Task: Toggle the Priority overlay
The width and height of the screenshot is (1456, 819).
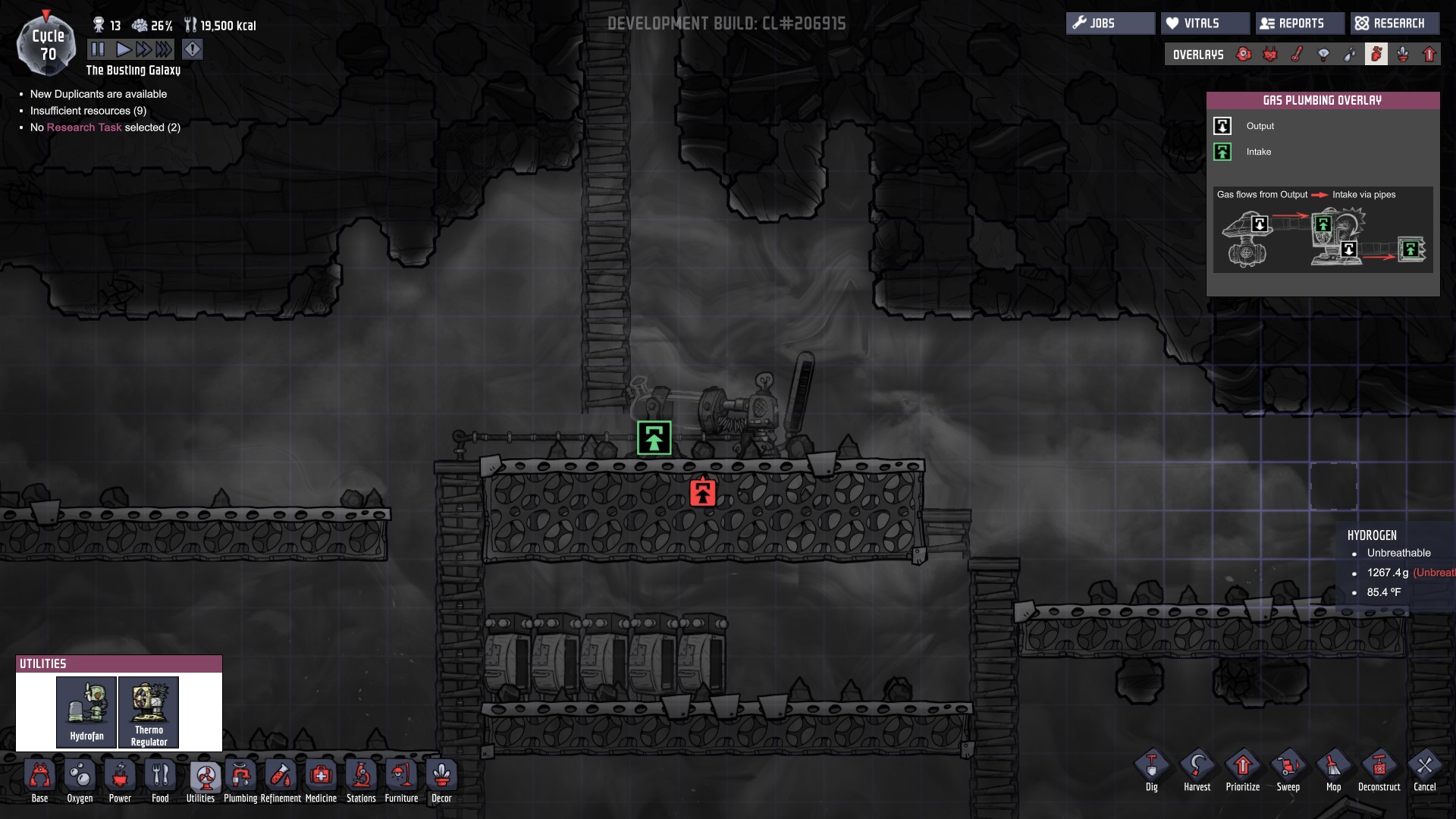Action: click(1430, 54)
